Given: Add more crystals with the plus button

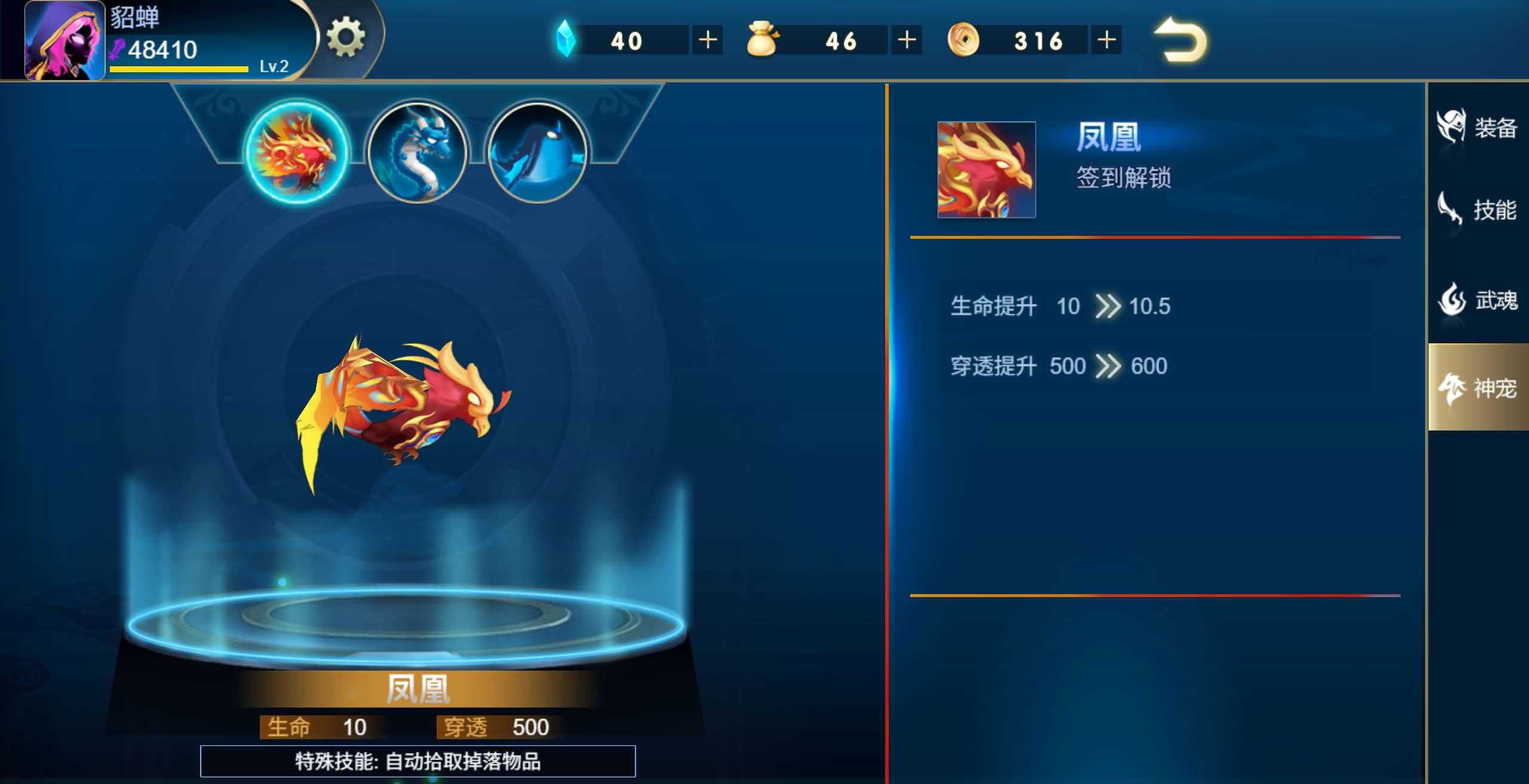Looking at the screenshot, I should tap(707, 39).
